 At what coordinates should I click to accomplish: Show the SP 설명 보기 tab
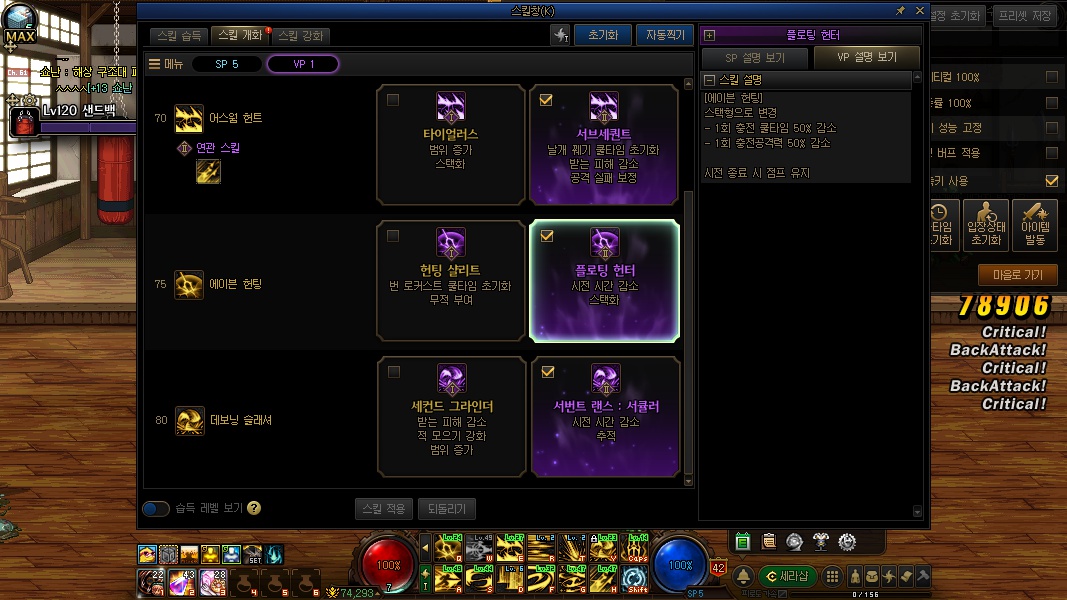coord(753,57)
